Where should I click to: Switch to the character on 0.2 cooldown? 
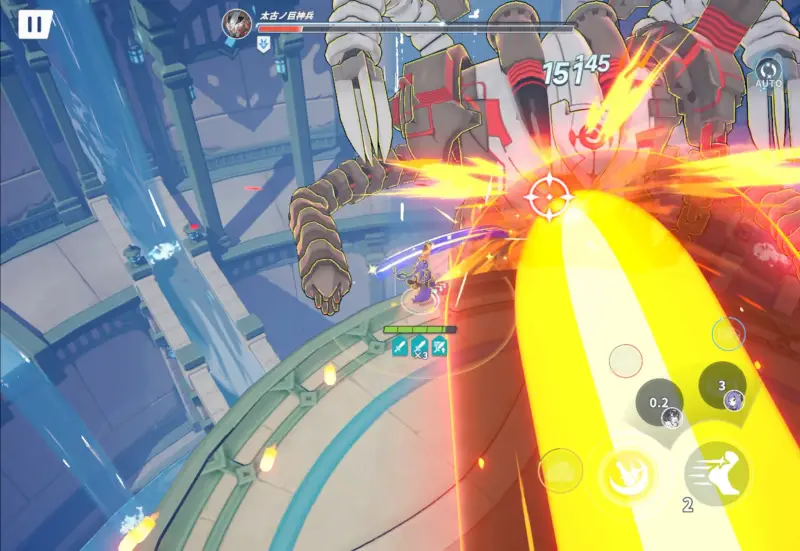pyautogui.click(x=661, y=404)
